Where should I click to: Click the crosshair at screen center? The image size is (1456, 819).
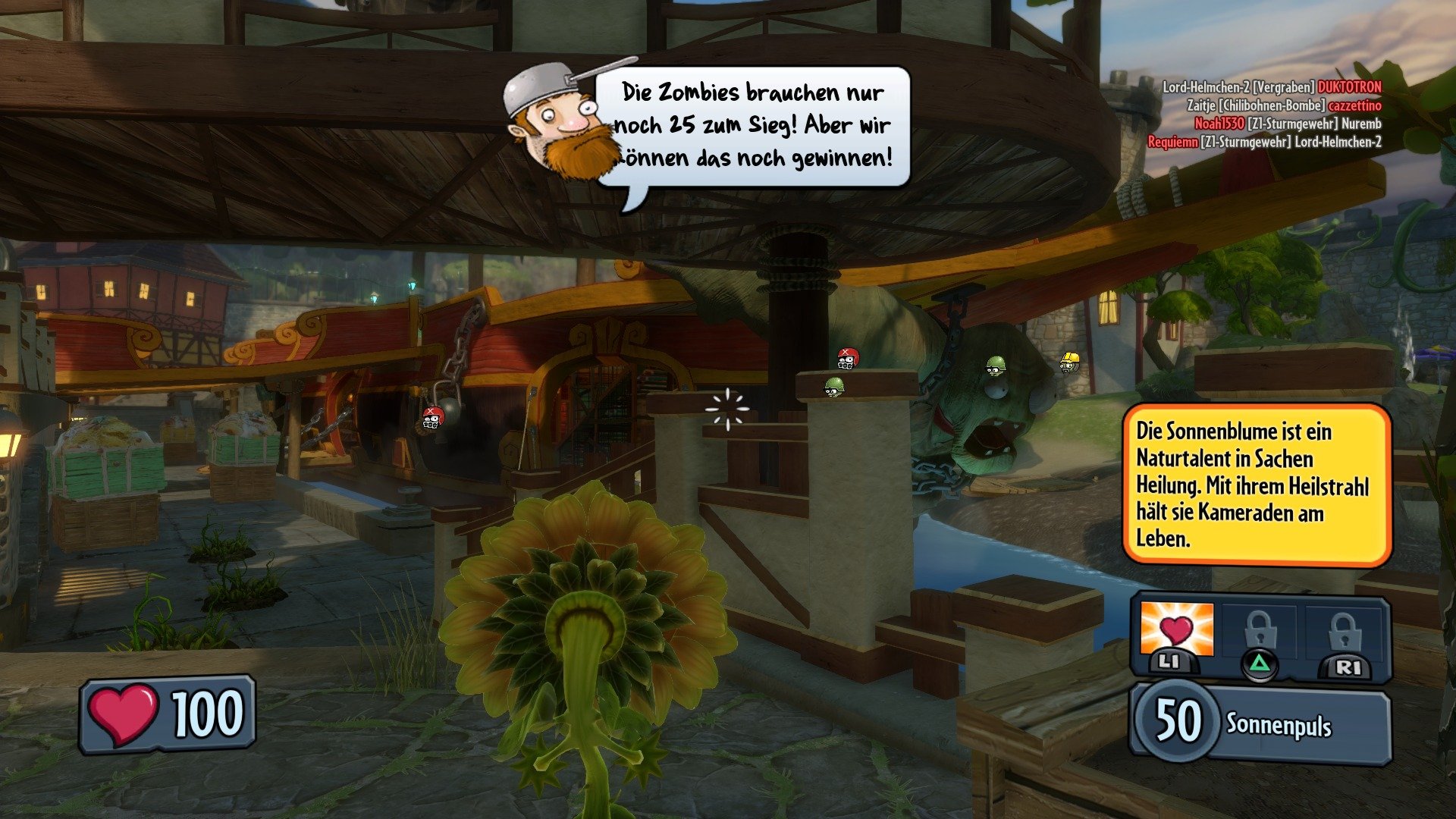click(x=728, y=409)
